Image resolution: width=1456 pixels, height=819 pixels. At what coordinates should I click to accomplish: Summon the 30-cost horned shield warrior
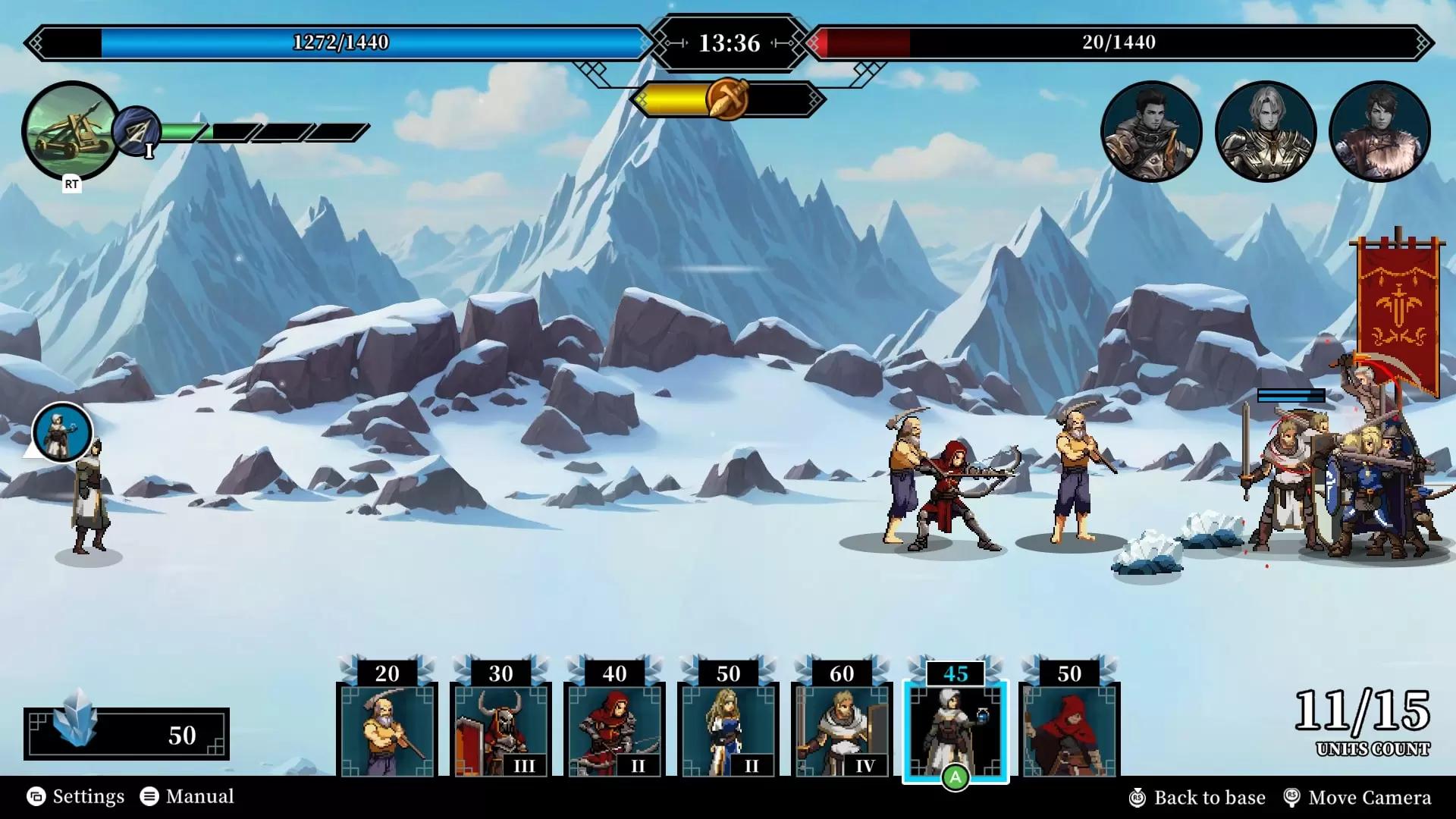coord(500,728)
